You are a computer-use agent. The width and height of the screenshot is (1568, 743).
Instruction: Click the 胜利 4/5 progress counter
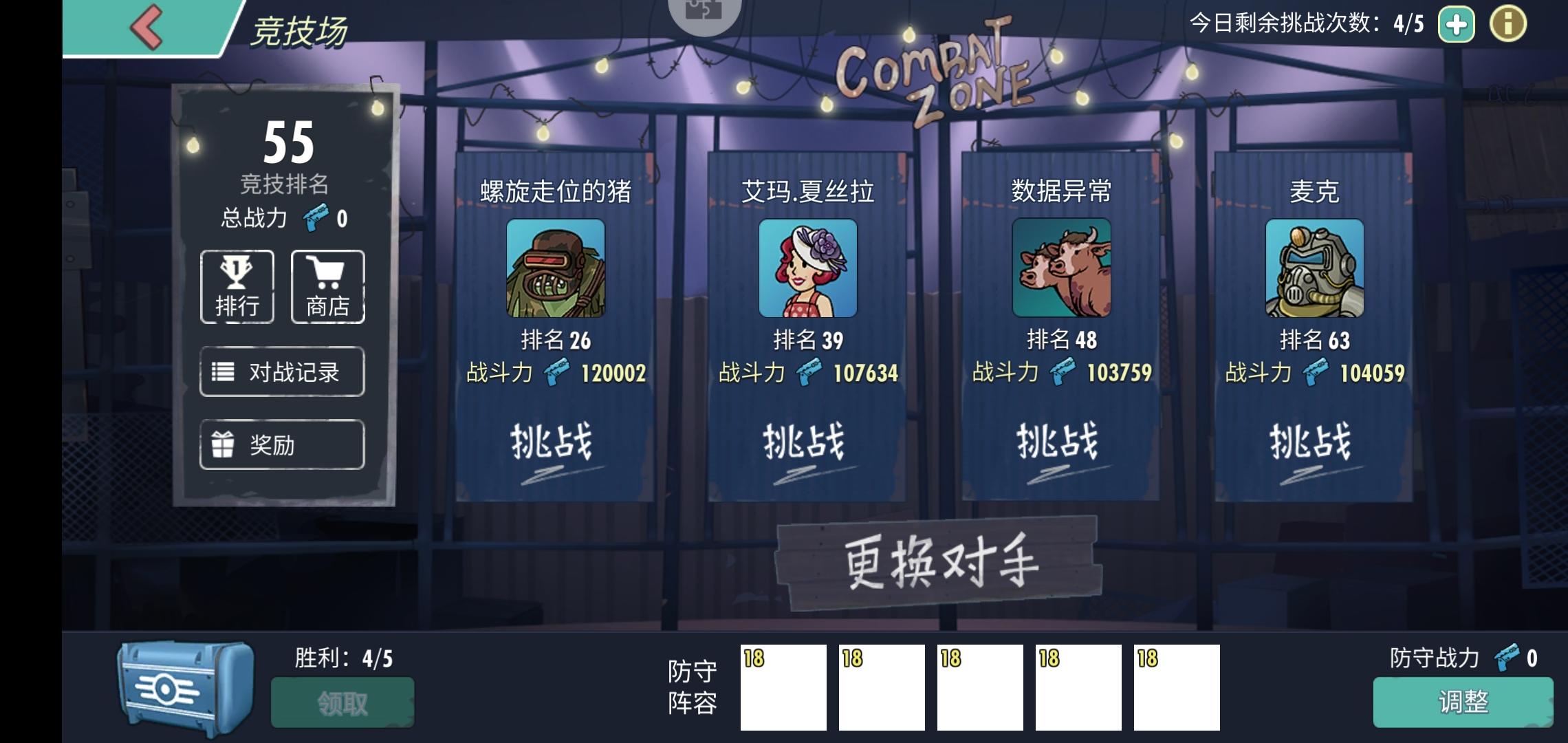[342, 657]
